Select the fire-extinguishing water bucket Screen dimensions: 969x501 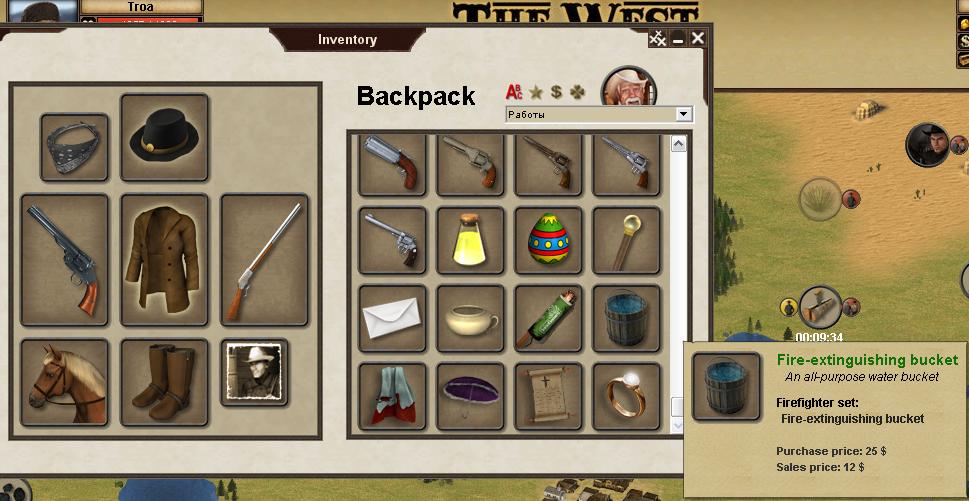tap(626, 318)
